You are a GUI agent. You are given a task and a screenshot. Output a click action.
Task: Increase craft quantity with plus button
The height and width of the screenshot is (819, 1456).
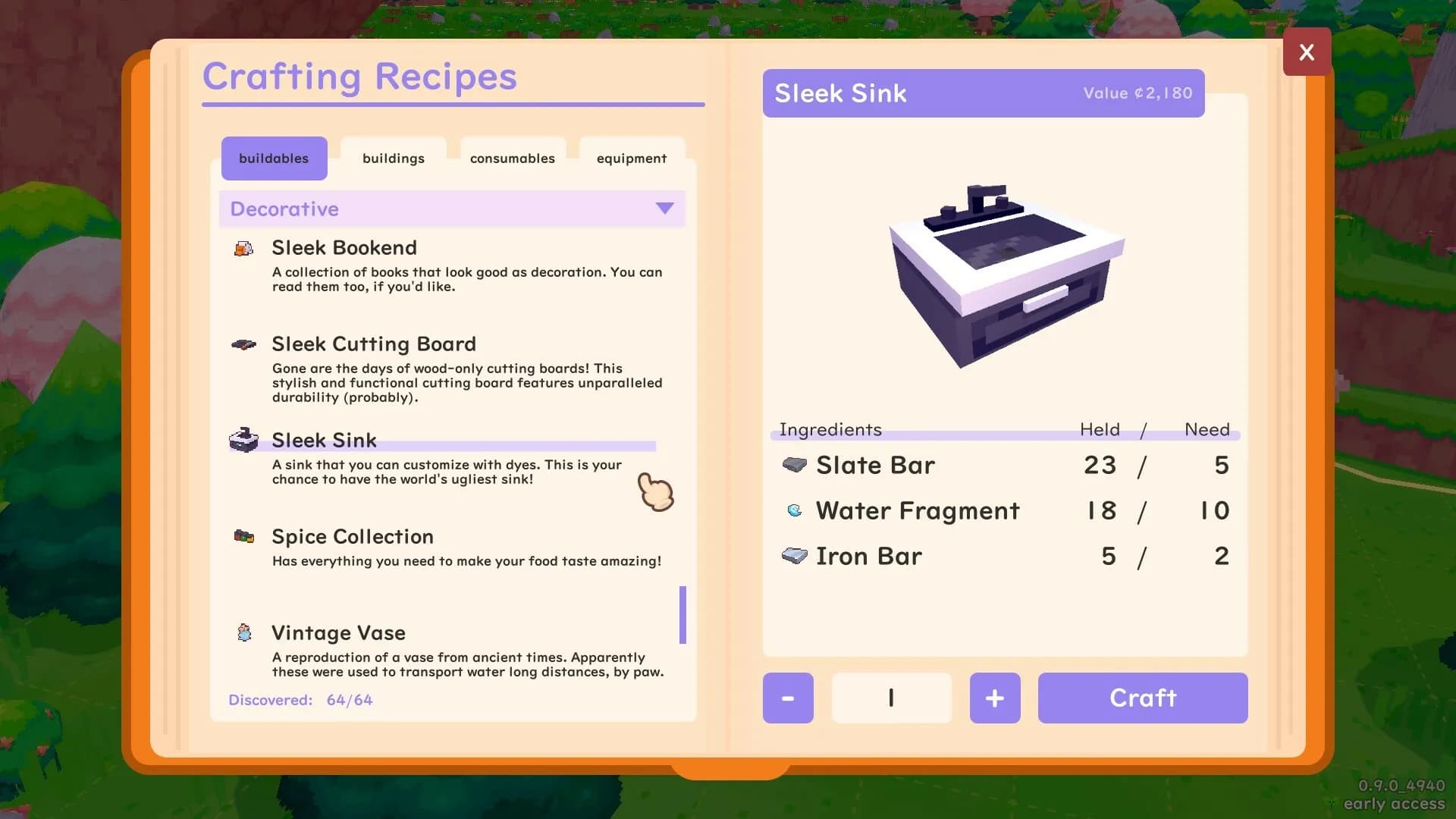(x=995, y=698)
